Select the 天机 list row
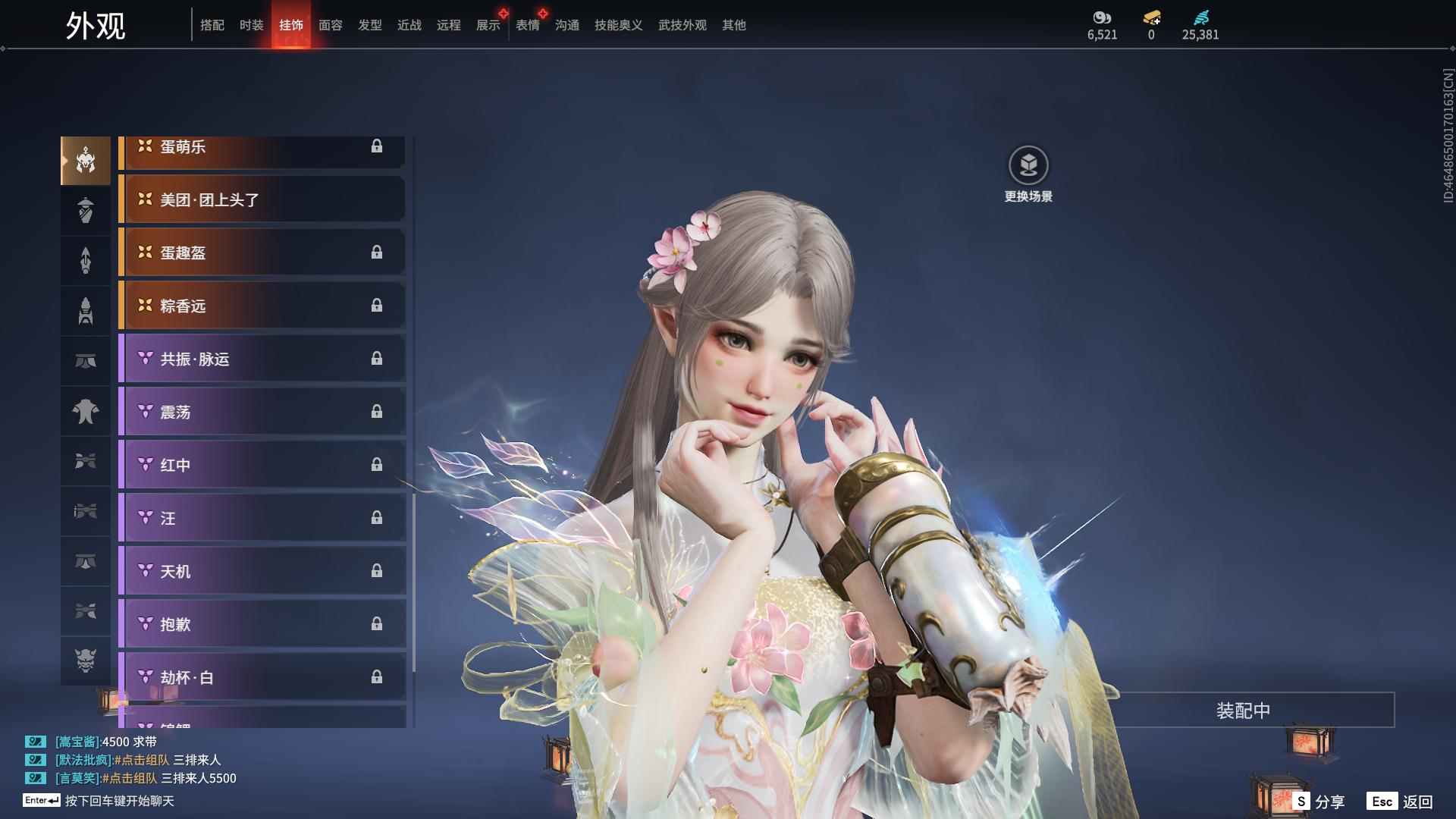Viewport: 1456px width, 819px height. [x=262, y=571]
